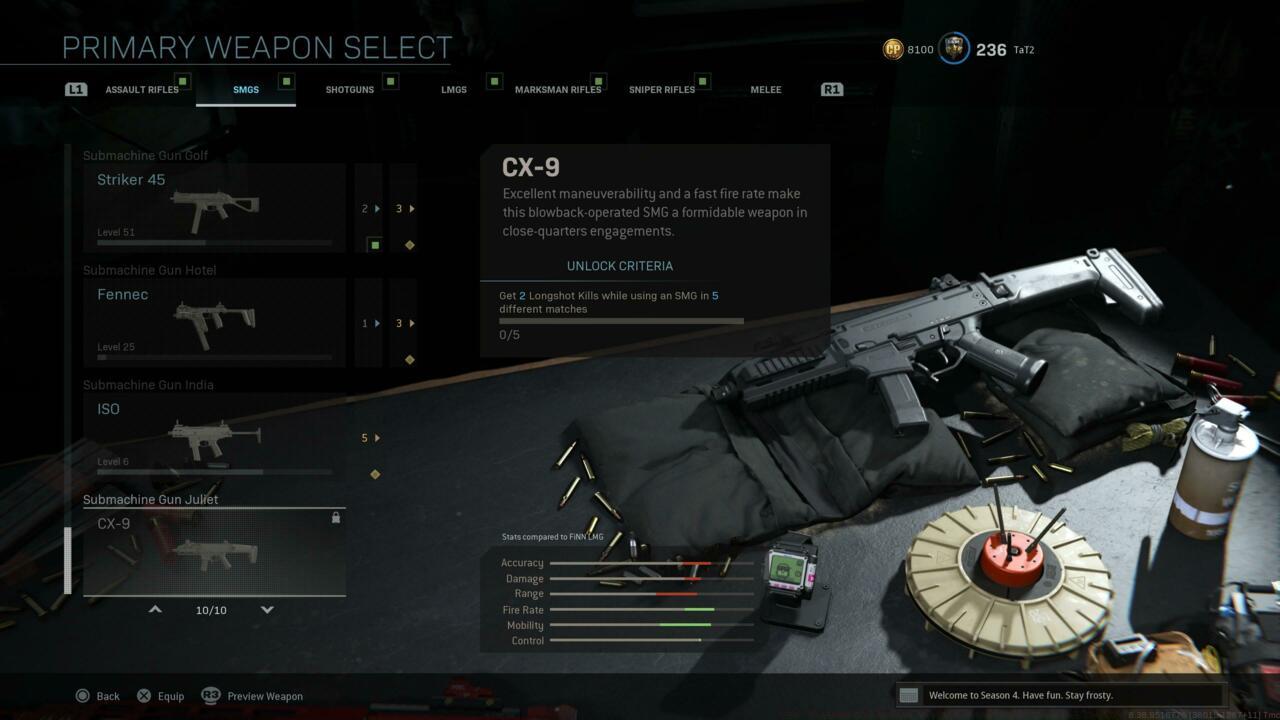Image resolution: width=1280 pixels, height=720 pixels.
Task: Equip the highlighted weapon
Action: [x=160, y=696]
